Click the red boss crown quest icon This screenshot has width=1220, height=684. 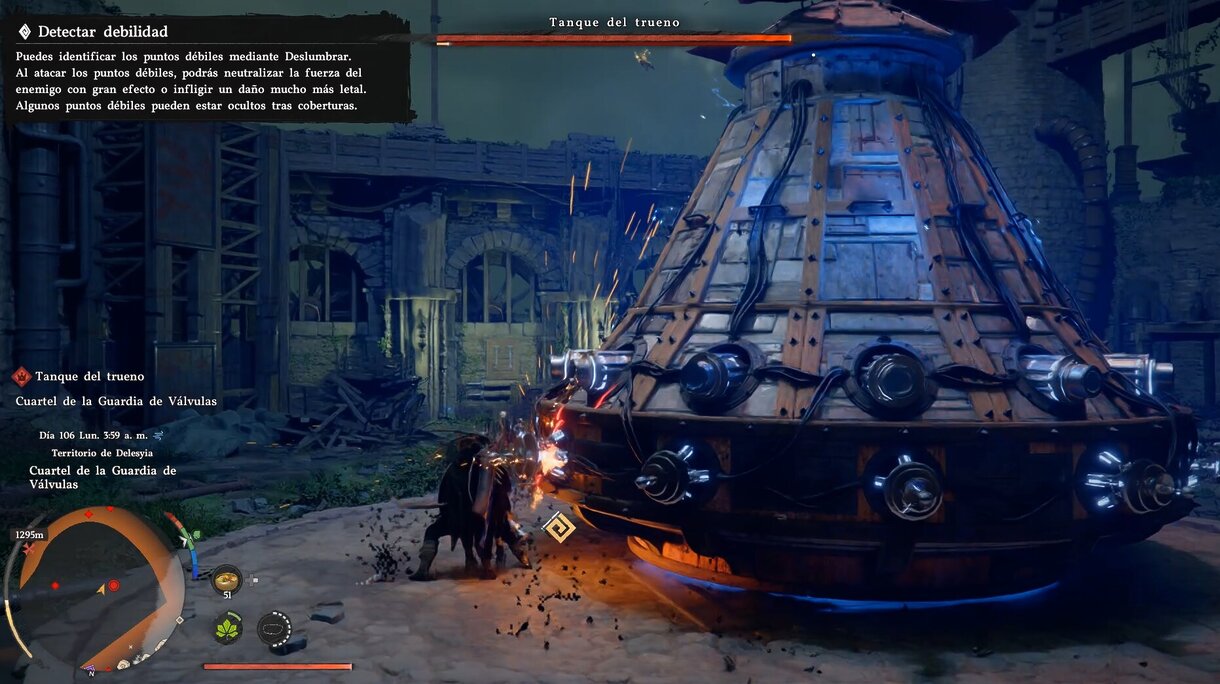[x=21, y=377]
